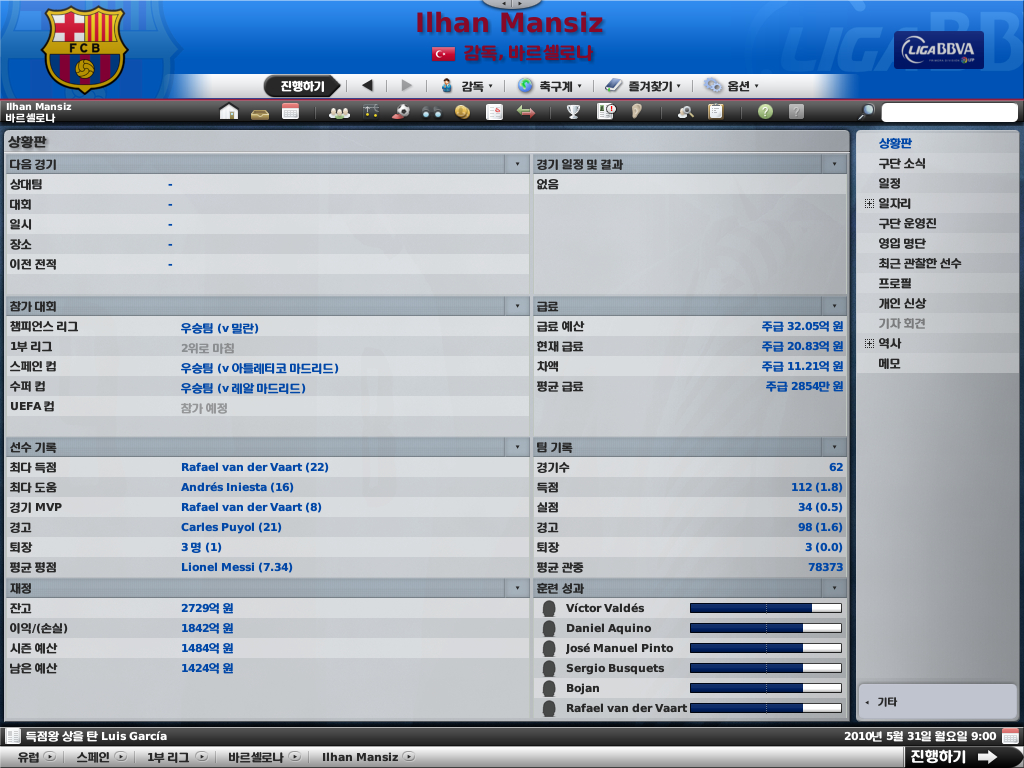
Task: Open the 감독 dropdown menu
Action: [467, 86]
